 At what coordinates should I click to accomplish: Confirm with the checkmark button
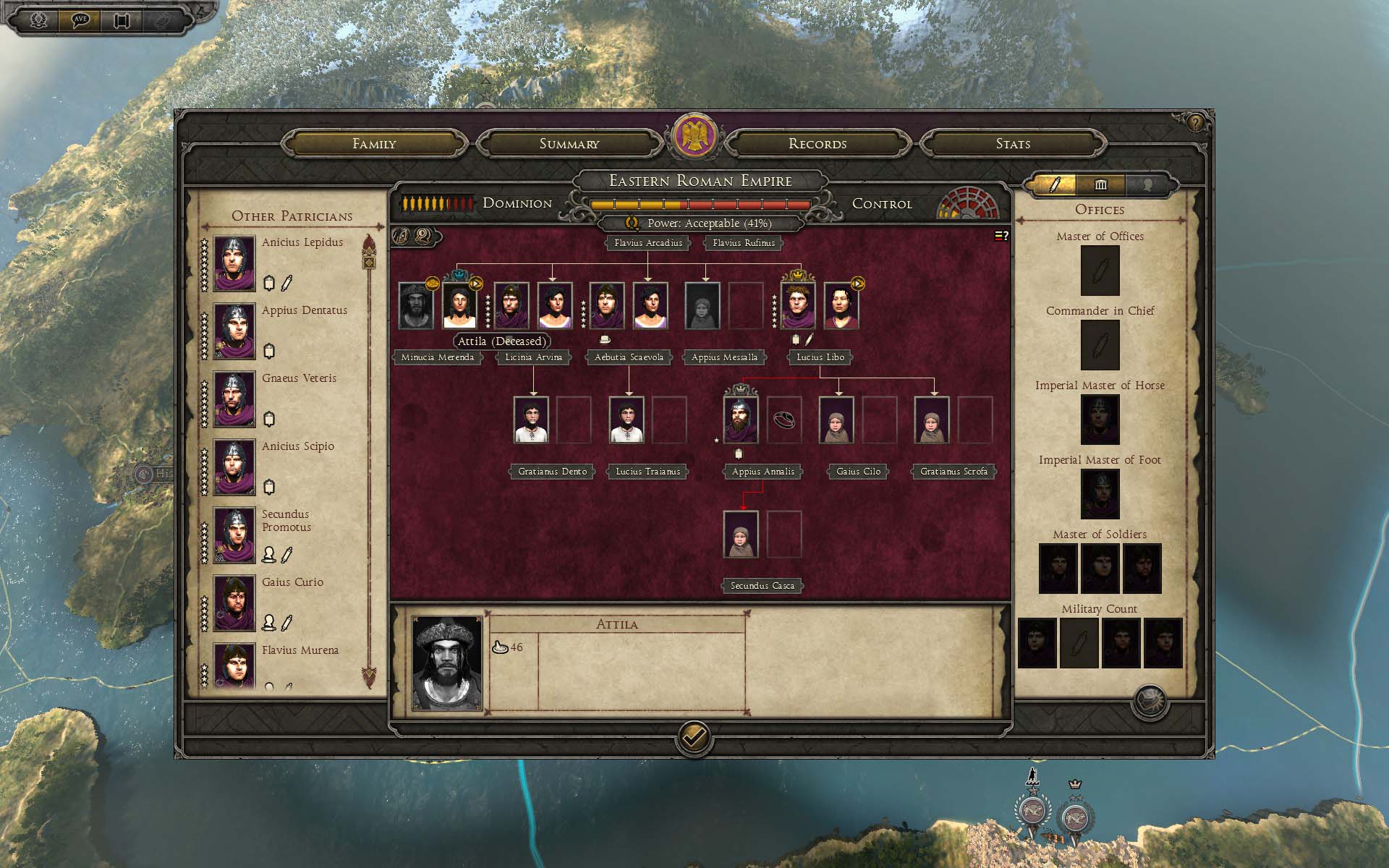[x=694, y=737]
